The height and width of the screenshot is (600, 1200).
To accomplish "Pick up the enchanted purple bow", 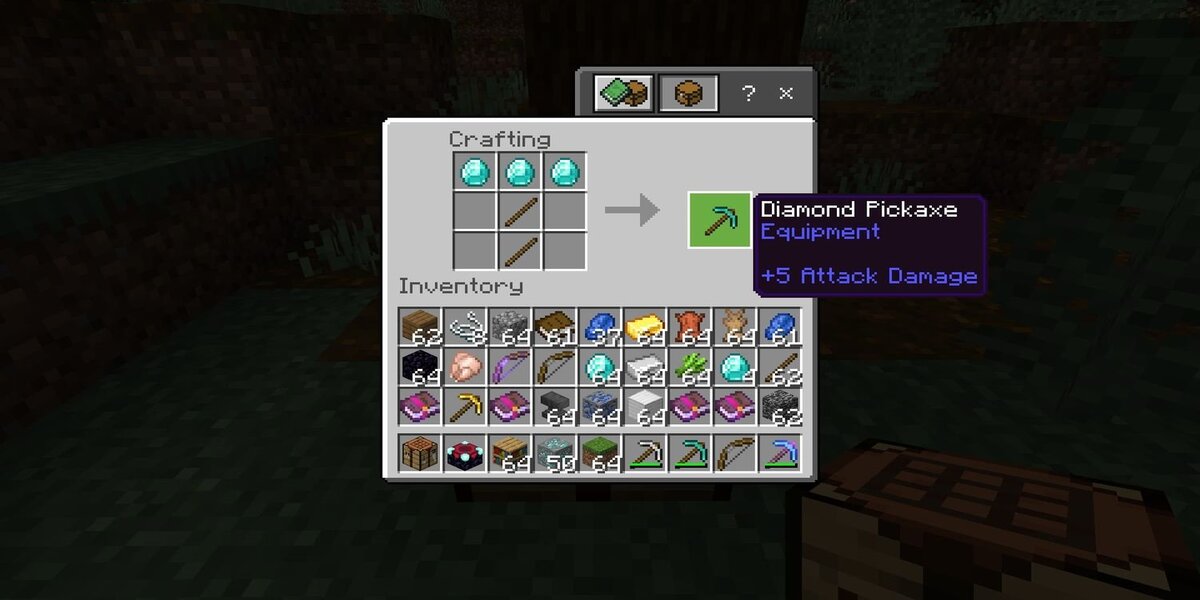I will 510,367.
